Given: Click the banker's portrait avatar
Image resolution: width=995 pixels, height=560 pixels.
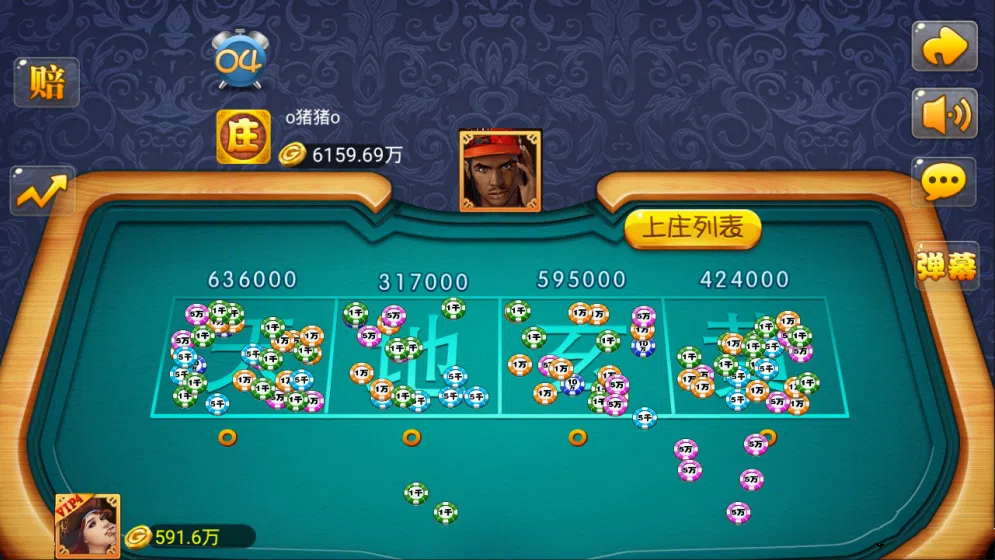Looking at the screenshot, I should (500, 171).
